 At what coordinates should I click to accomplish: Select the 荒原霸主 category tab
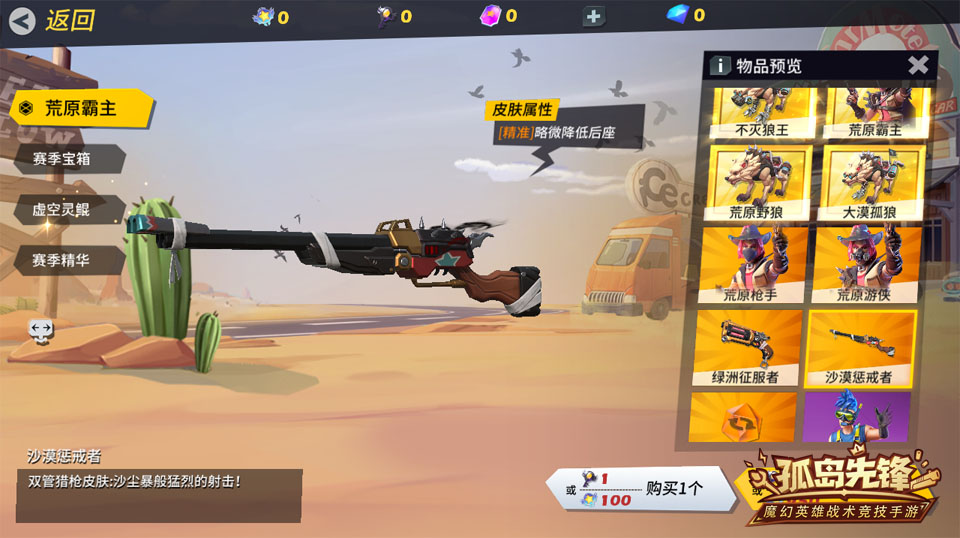[80, 109]
